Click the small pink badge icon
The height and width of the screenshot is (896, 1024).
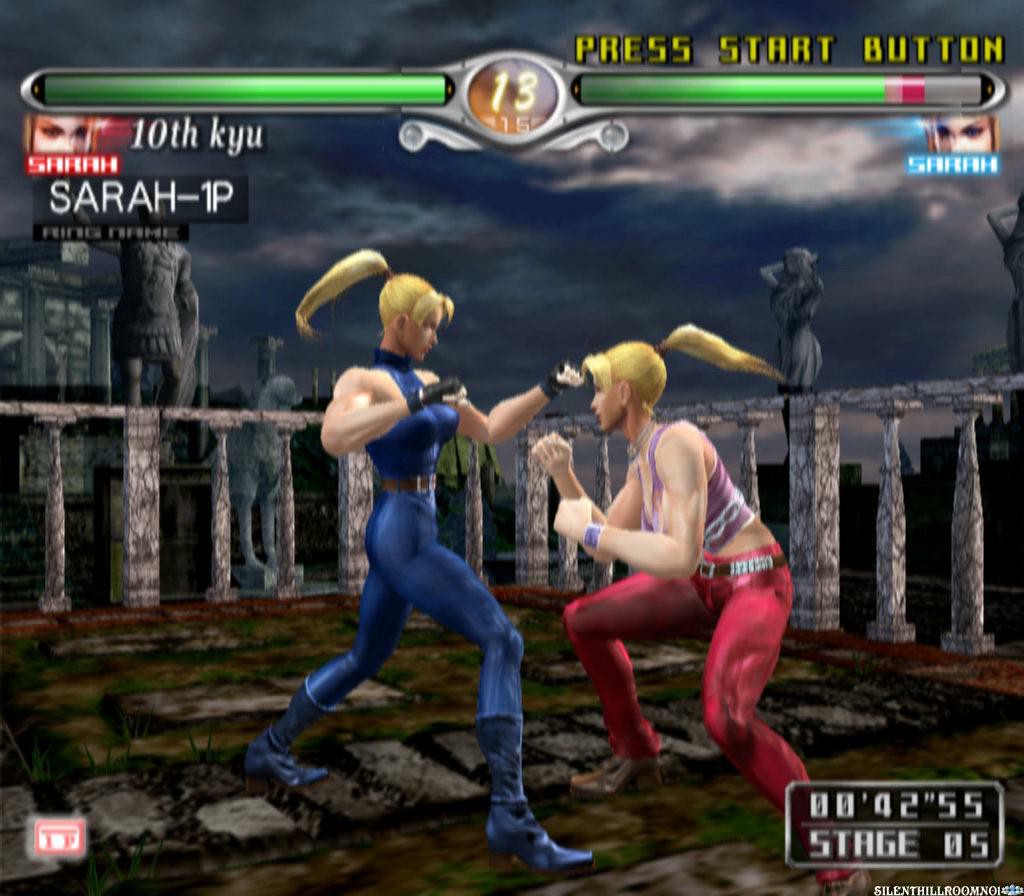[60, 837]
